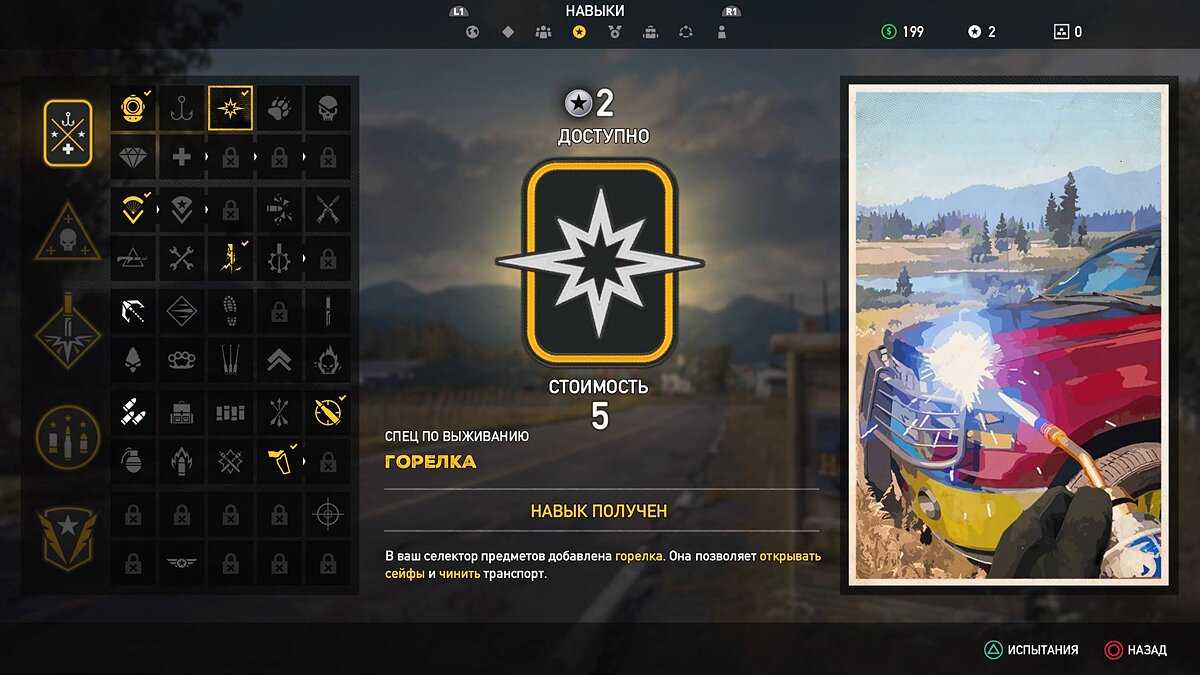Pick the flaming skull skill

coord(327,359)
